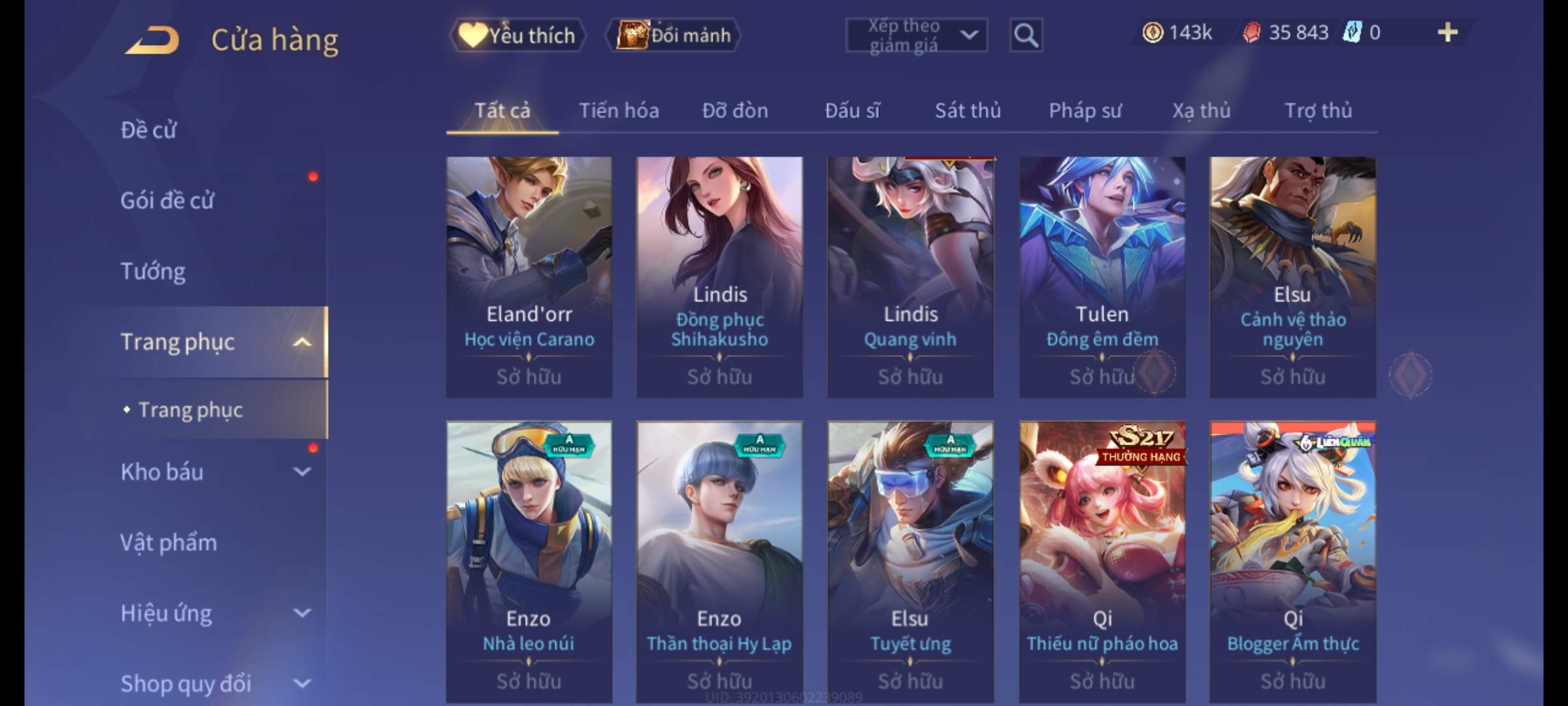
Task: Go back using the arrow button
Action: click(x=153, y=39)
